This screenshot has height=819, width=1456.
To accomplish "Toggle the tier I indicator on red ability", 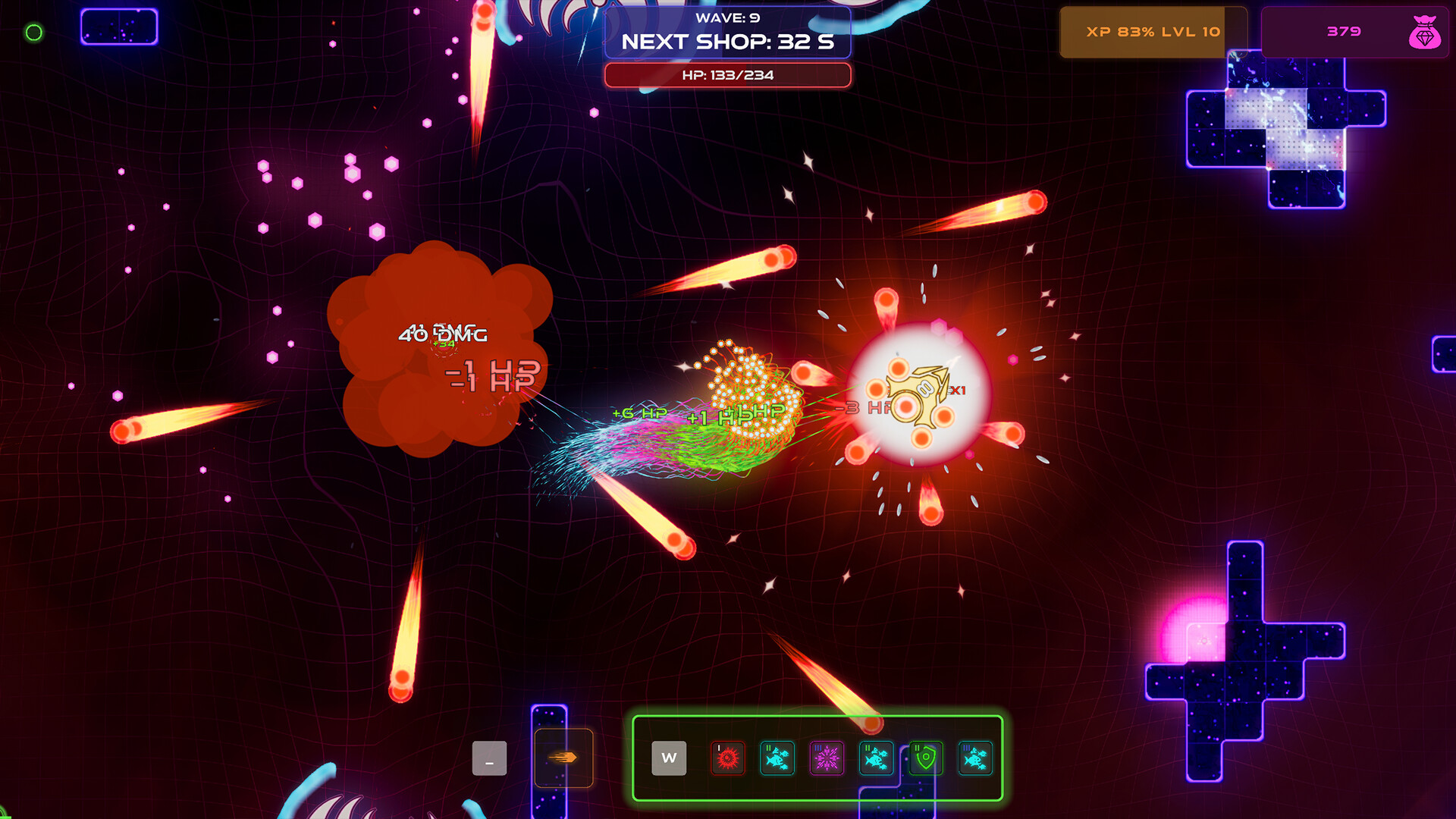I will 717,747.
